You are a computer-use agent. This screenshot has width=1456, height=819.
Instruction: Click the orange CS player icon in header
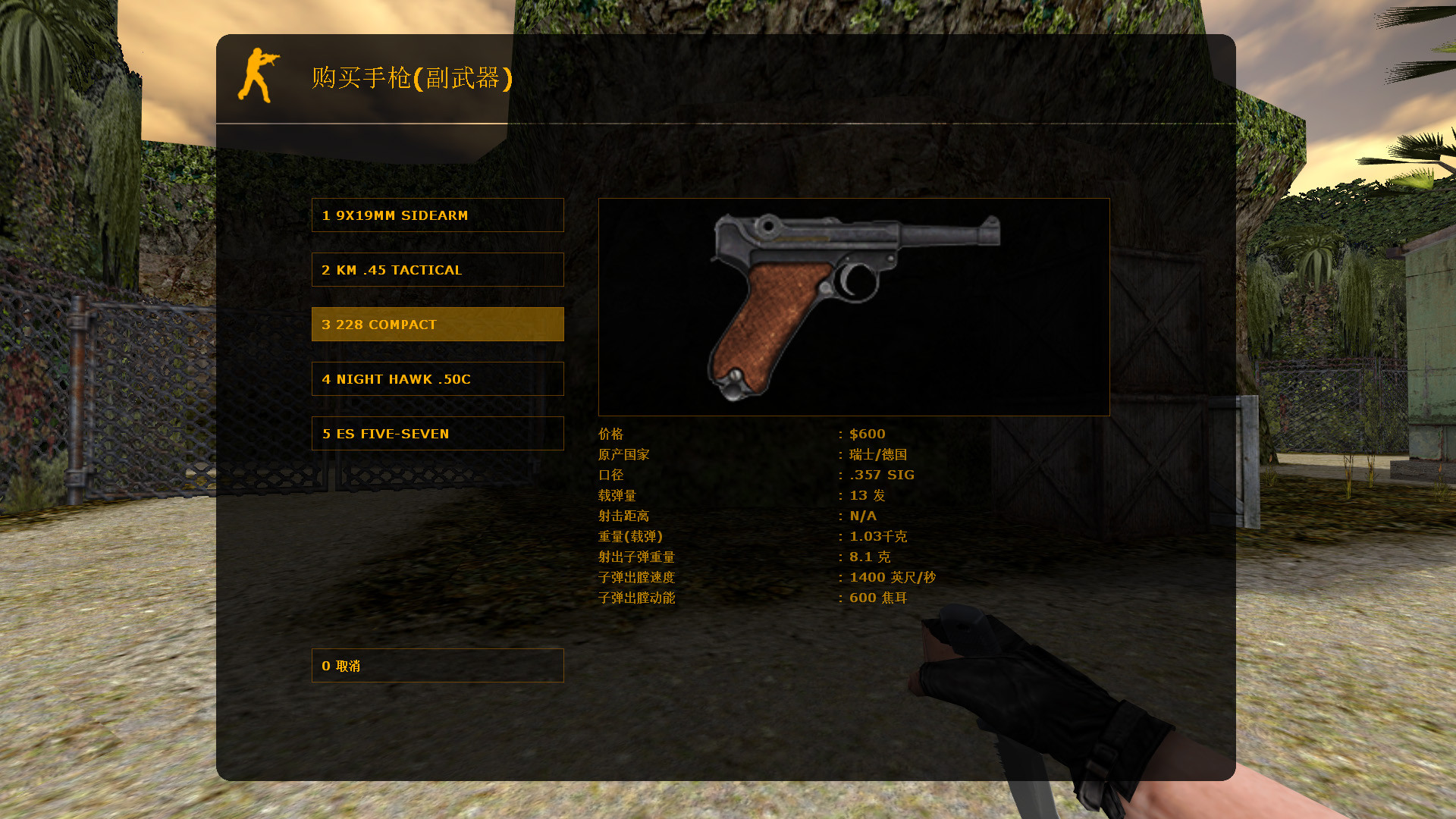(x=260, y=76)
